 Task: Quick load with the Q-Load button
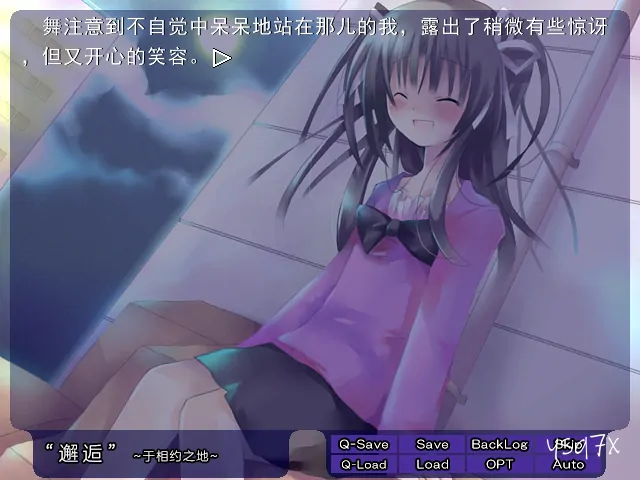(364, 464)
